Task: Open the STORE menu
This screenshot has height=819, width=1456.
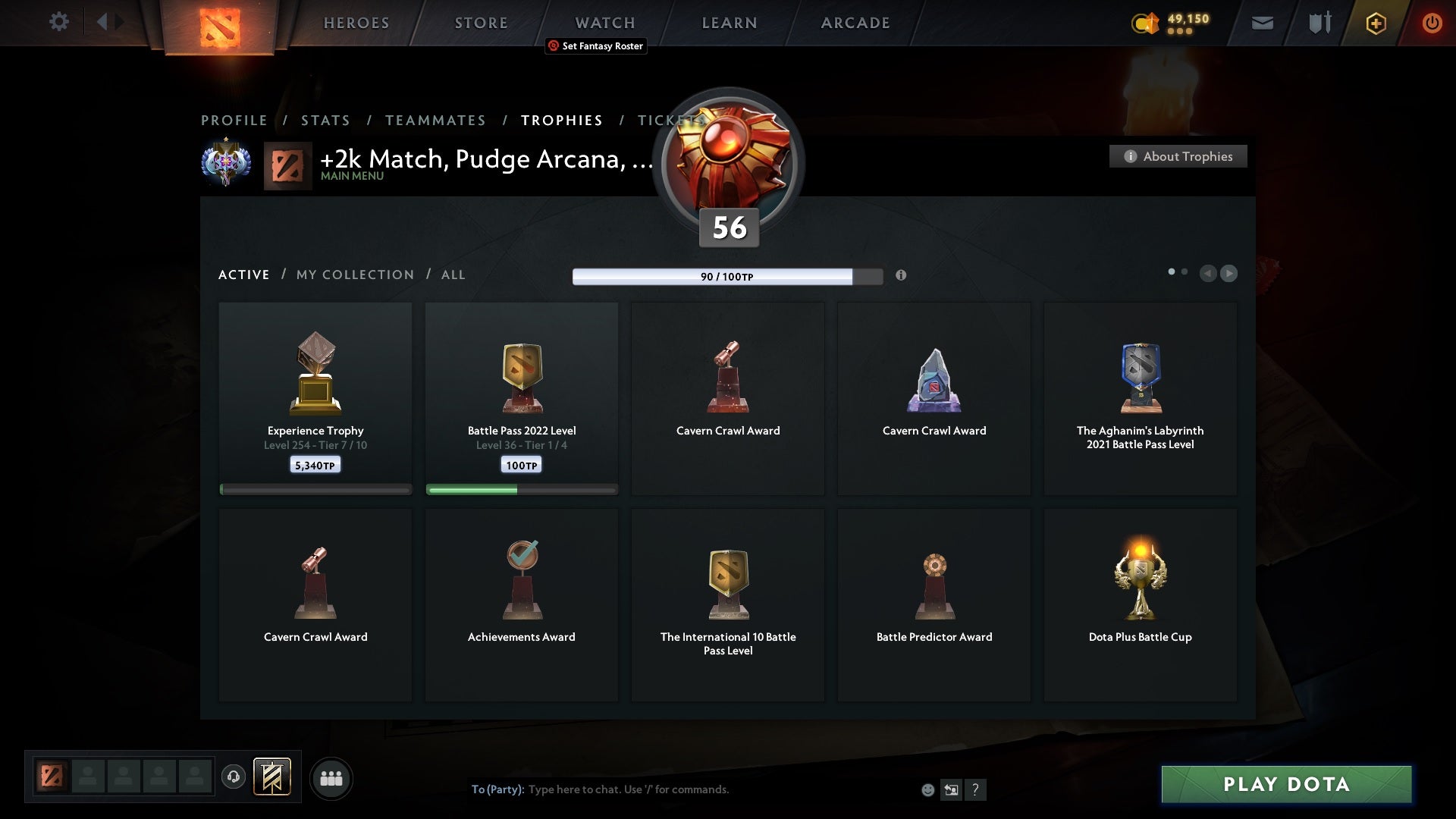Action: point(480,23)
